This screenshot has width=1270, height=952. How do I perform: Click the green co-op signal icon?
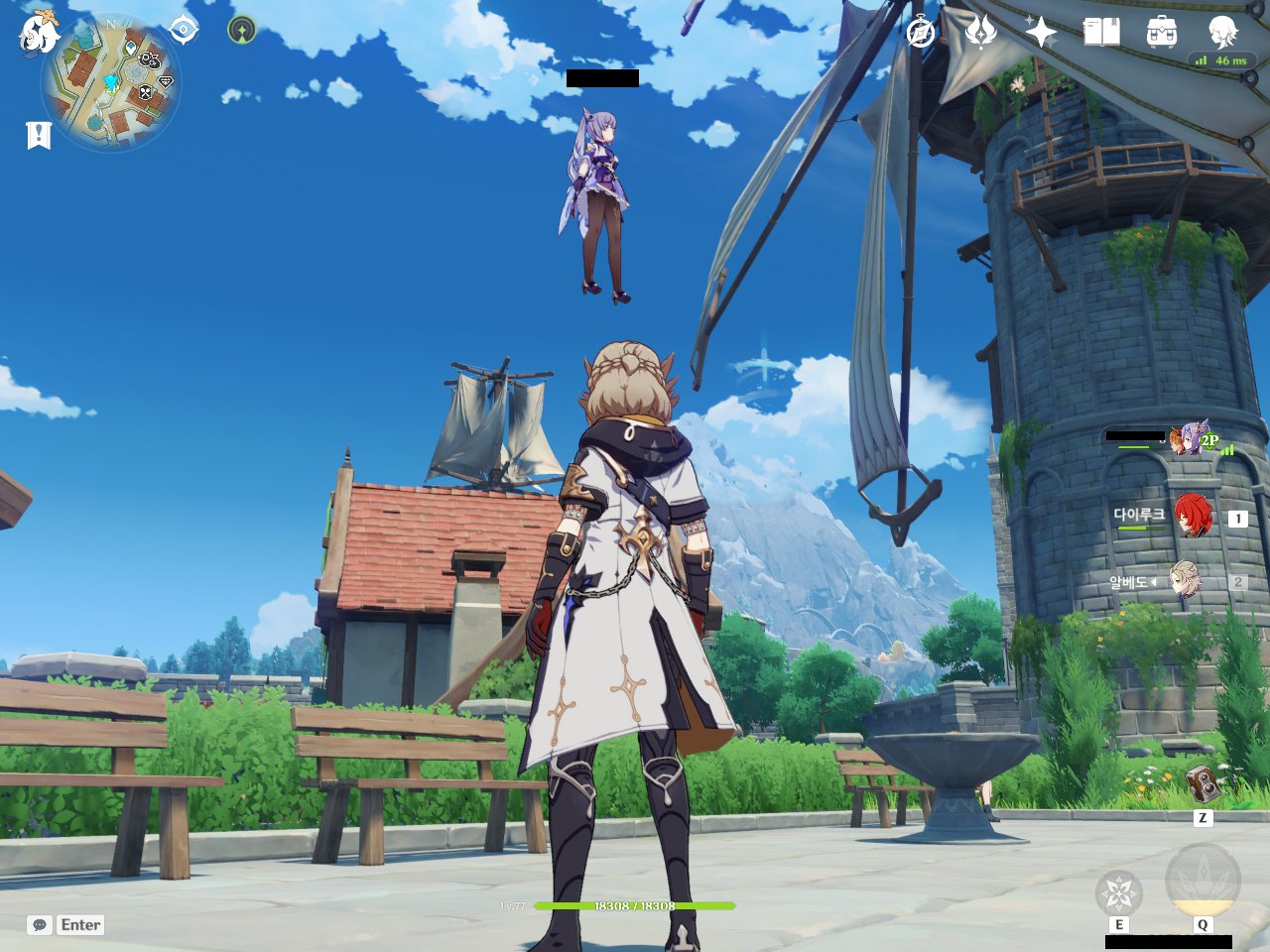click(241, 30)
